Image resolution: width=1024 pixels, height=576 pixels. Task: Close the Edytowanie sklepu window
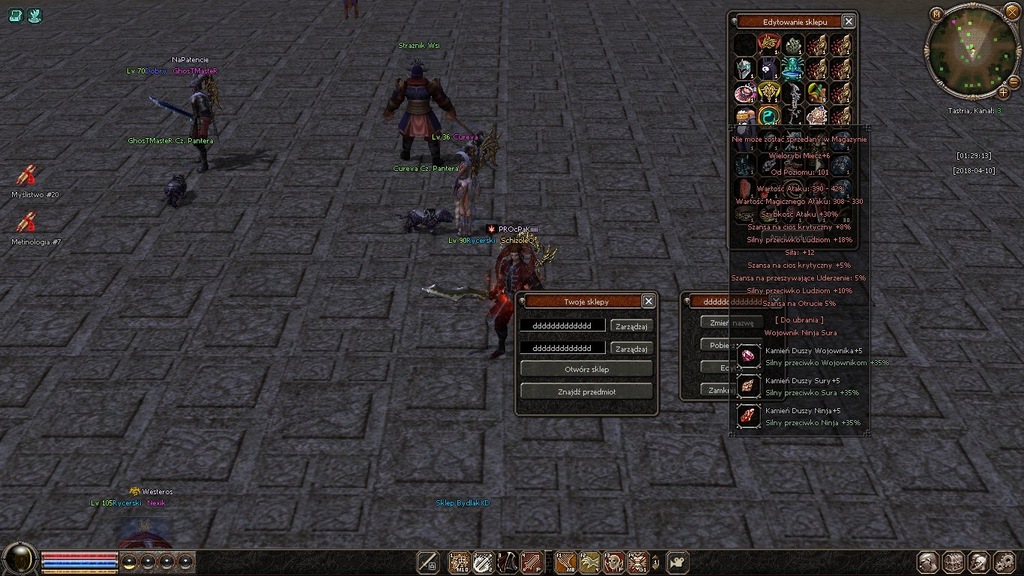[848, 21]
